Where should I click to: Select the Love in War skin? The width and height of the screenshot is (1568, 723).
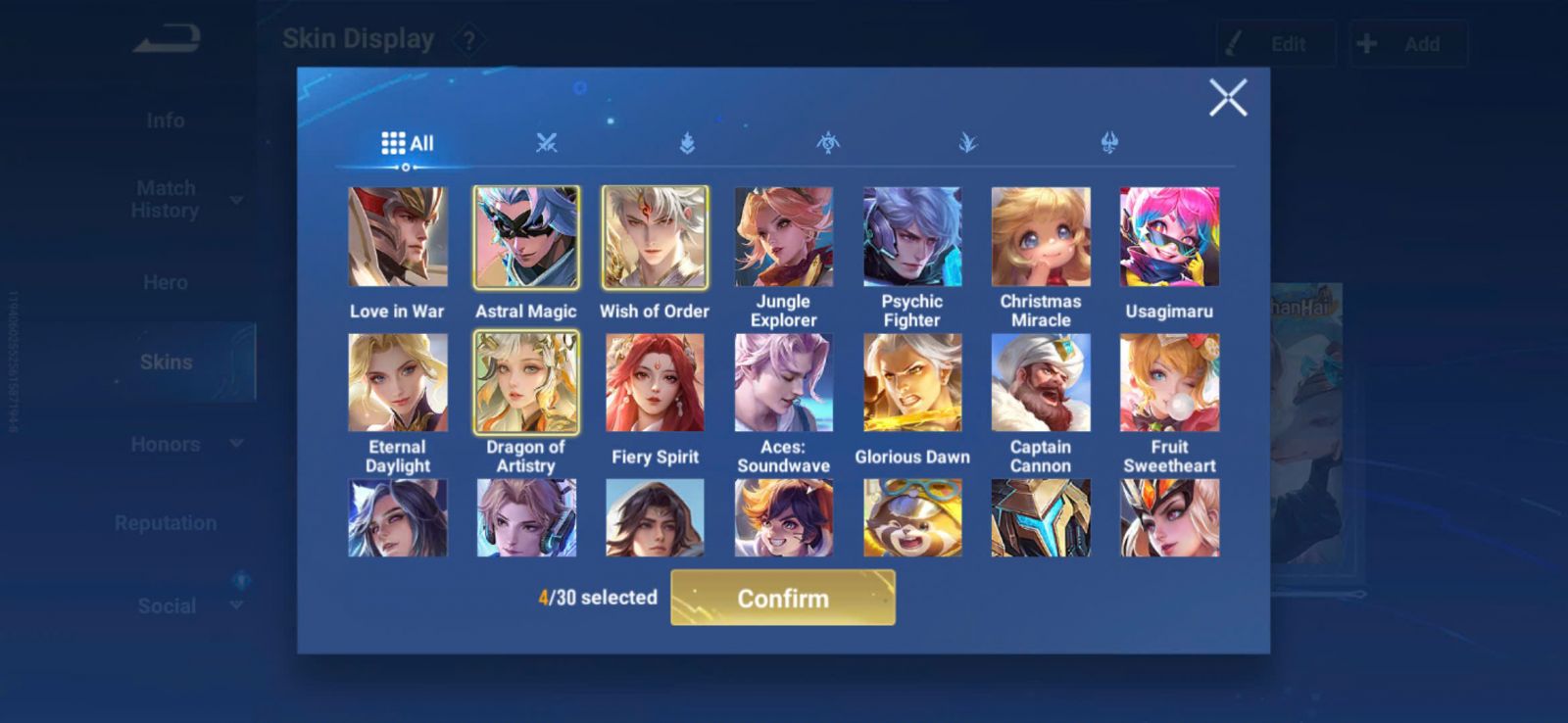(x=397, y=237)
